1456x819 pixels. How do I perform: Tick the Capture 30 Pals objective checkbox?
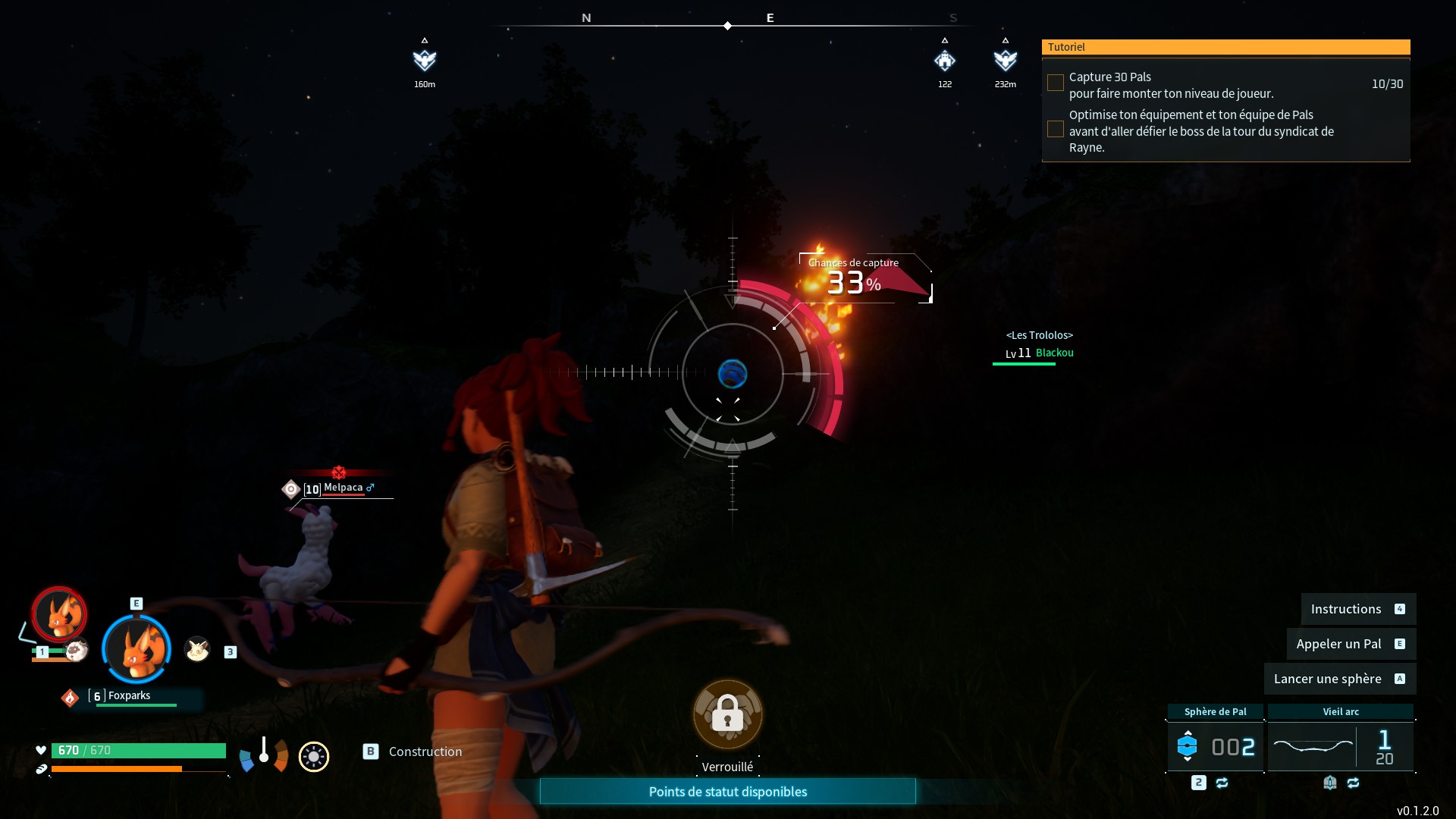click(1055, 83)
